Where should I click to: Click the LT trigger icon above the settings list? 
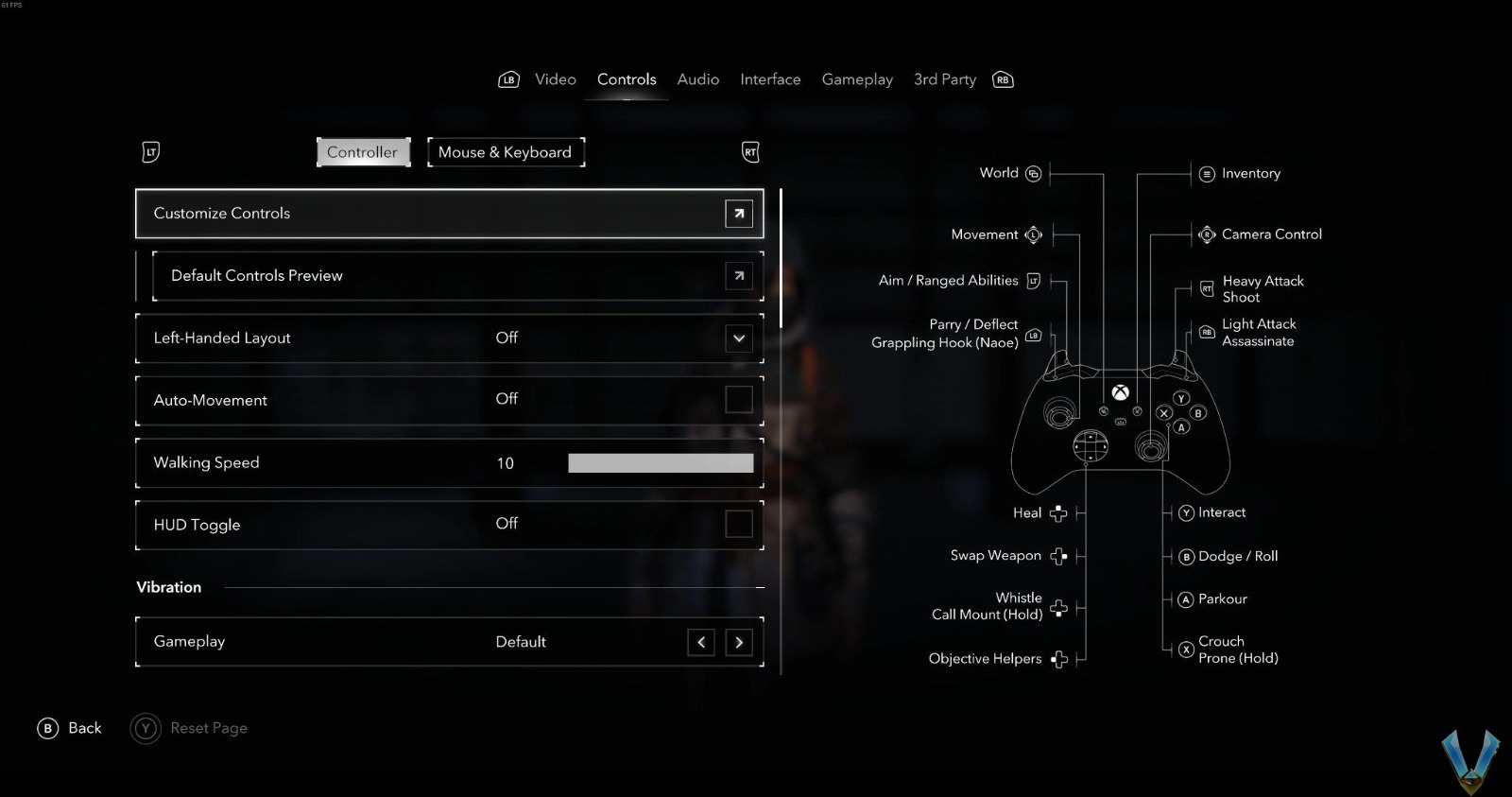[x=150, y=152]
